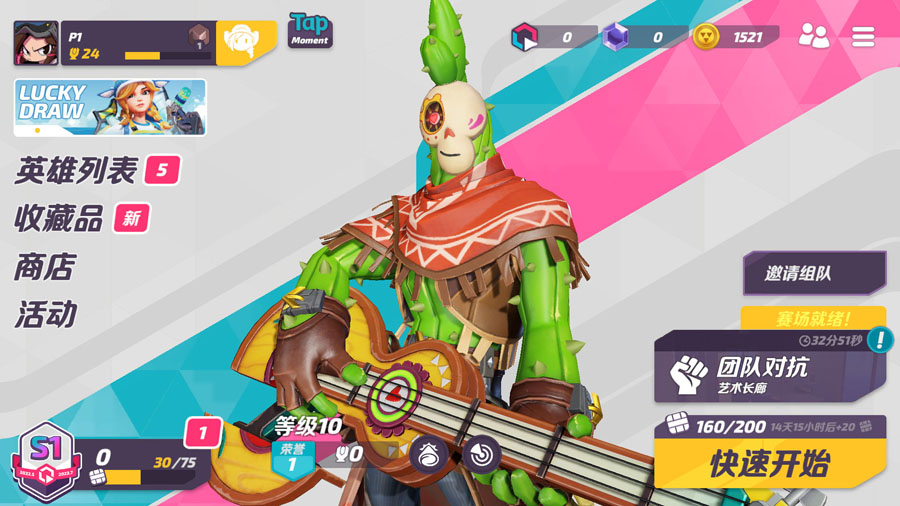Open the Lucky Draw banner
Image resolution: width=900 pixels, height=506 pixels.
[110, 107]
